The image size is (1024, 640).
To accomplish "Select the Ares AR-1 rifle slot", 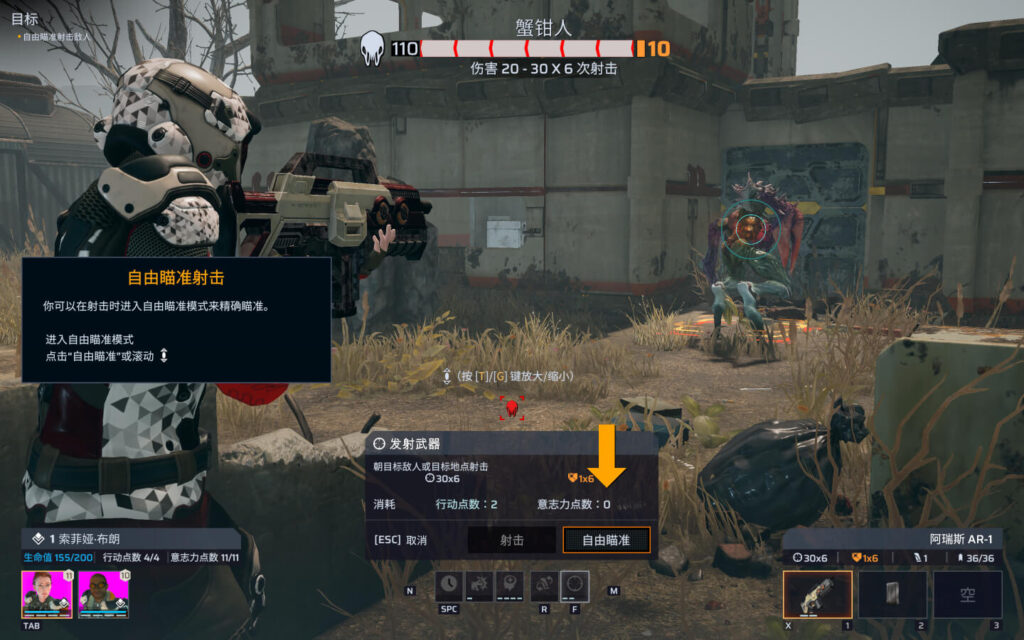I will (x=817, y=594).
